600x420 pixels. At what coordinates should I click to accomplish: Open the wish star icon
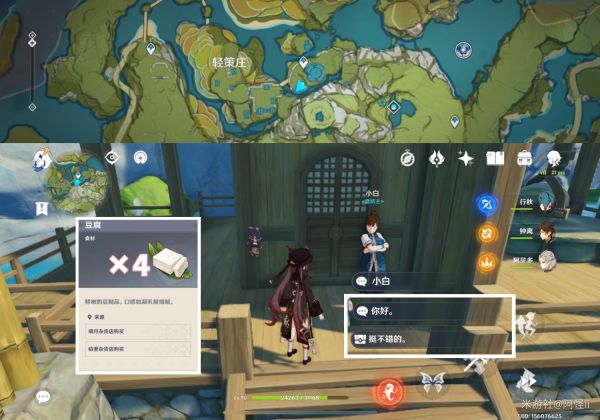click(x=465, y=158)
